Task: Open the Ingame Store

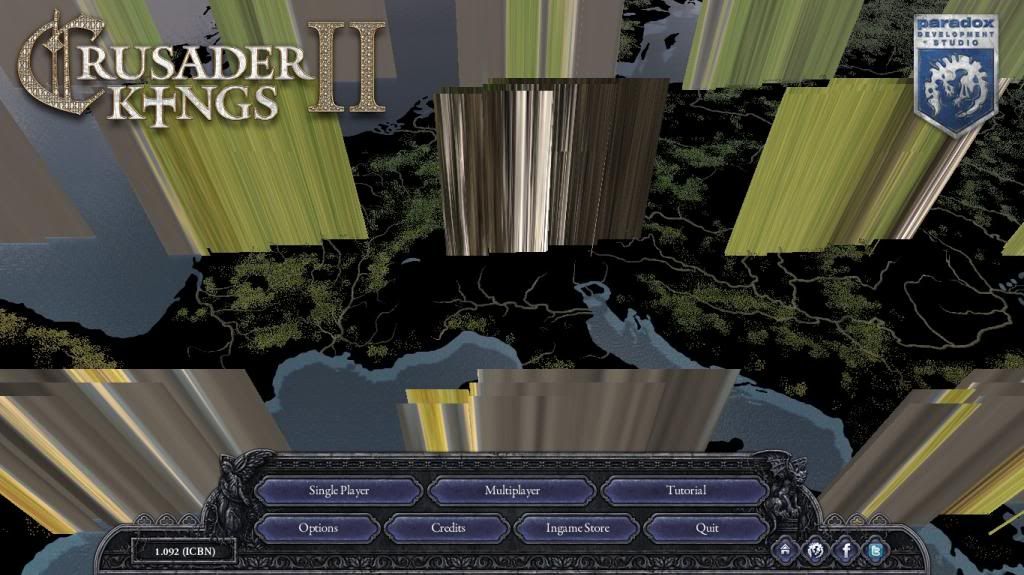Action: 577,528
